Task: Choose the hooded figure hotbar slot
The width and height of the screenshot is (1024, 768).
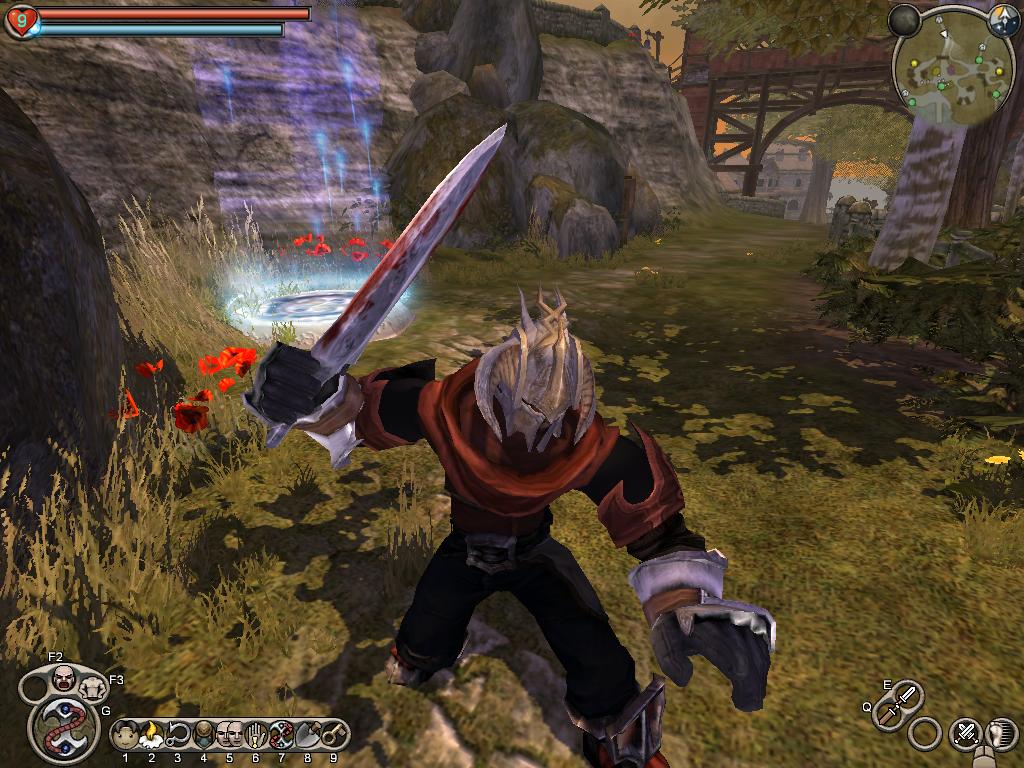Action: point(204,735)
